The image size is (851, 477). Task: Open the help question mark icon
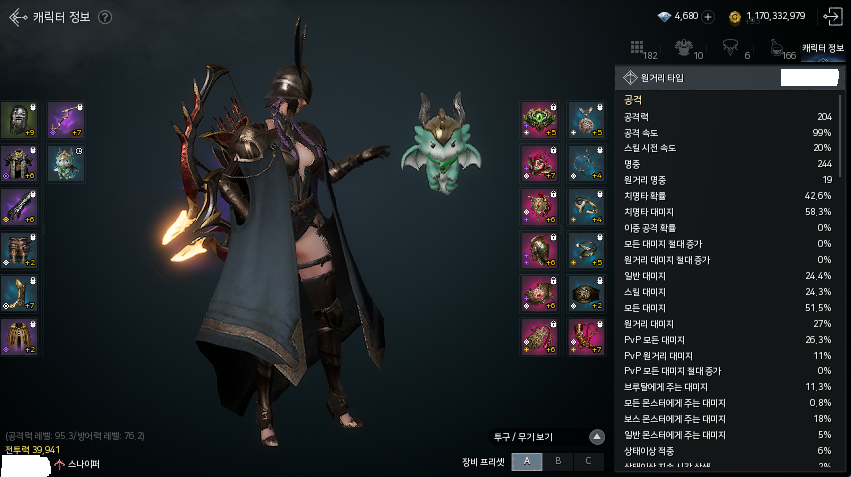105,17
